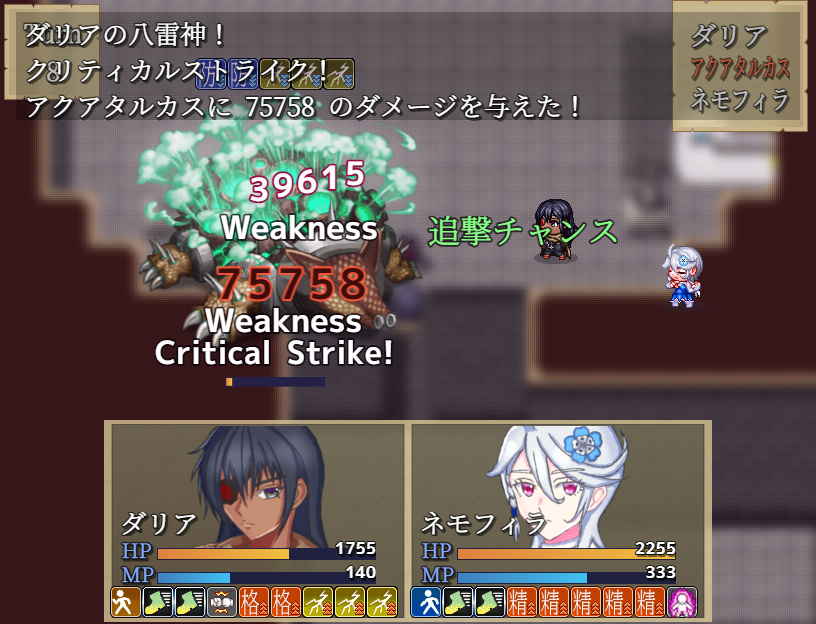Click Dalia's orange walking figure status icon
This screenshot has width=816, height=624.
click(x=125, y=602)
